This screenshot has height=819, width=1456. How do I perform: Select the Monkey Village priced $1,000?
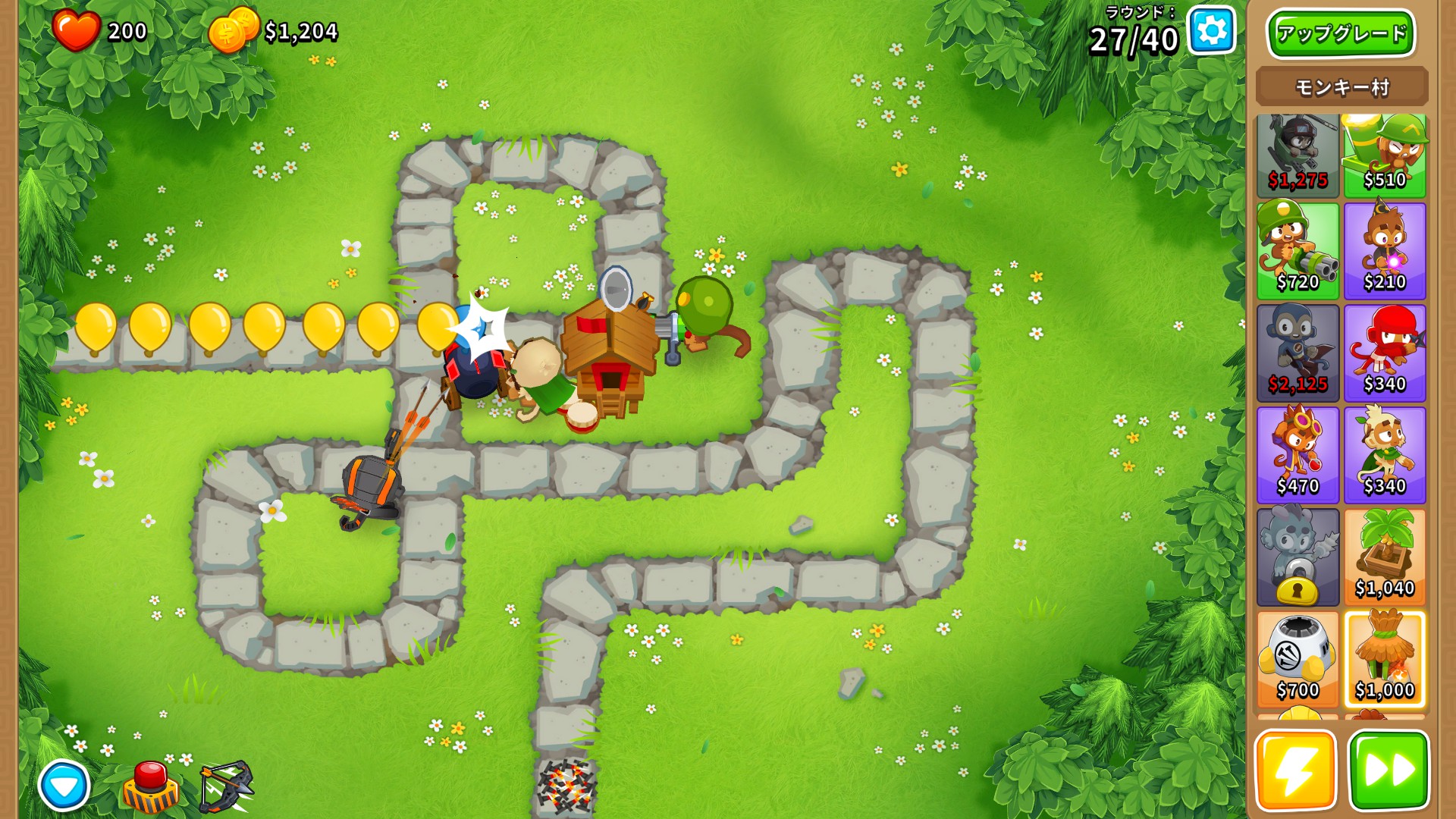tap(1385, 660)
